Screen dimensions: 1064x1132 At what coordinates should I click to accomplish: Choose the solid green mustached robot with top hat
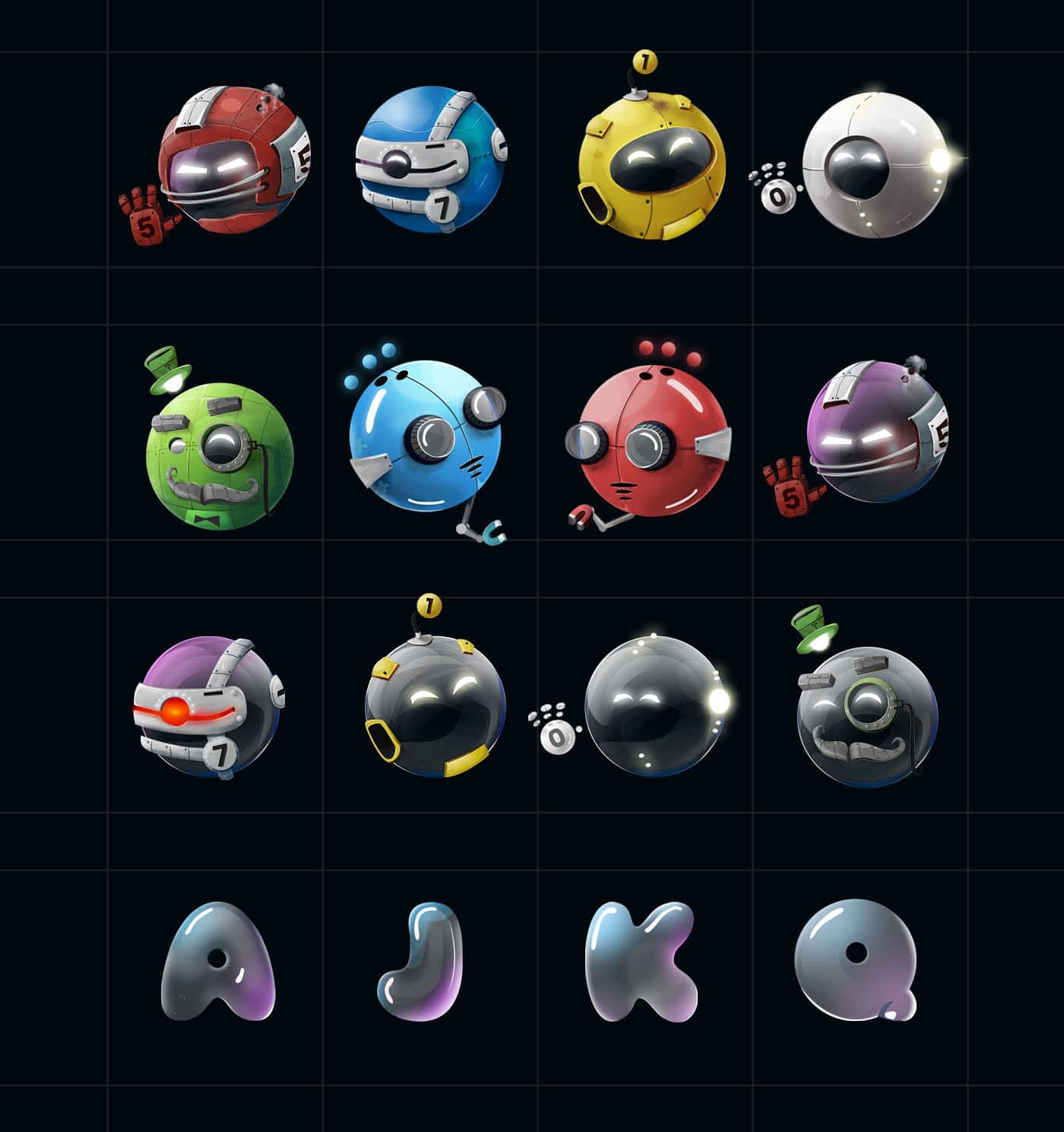click(x=219, y=453)
